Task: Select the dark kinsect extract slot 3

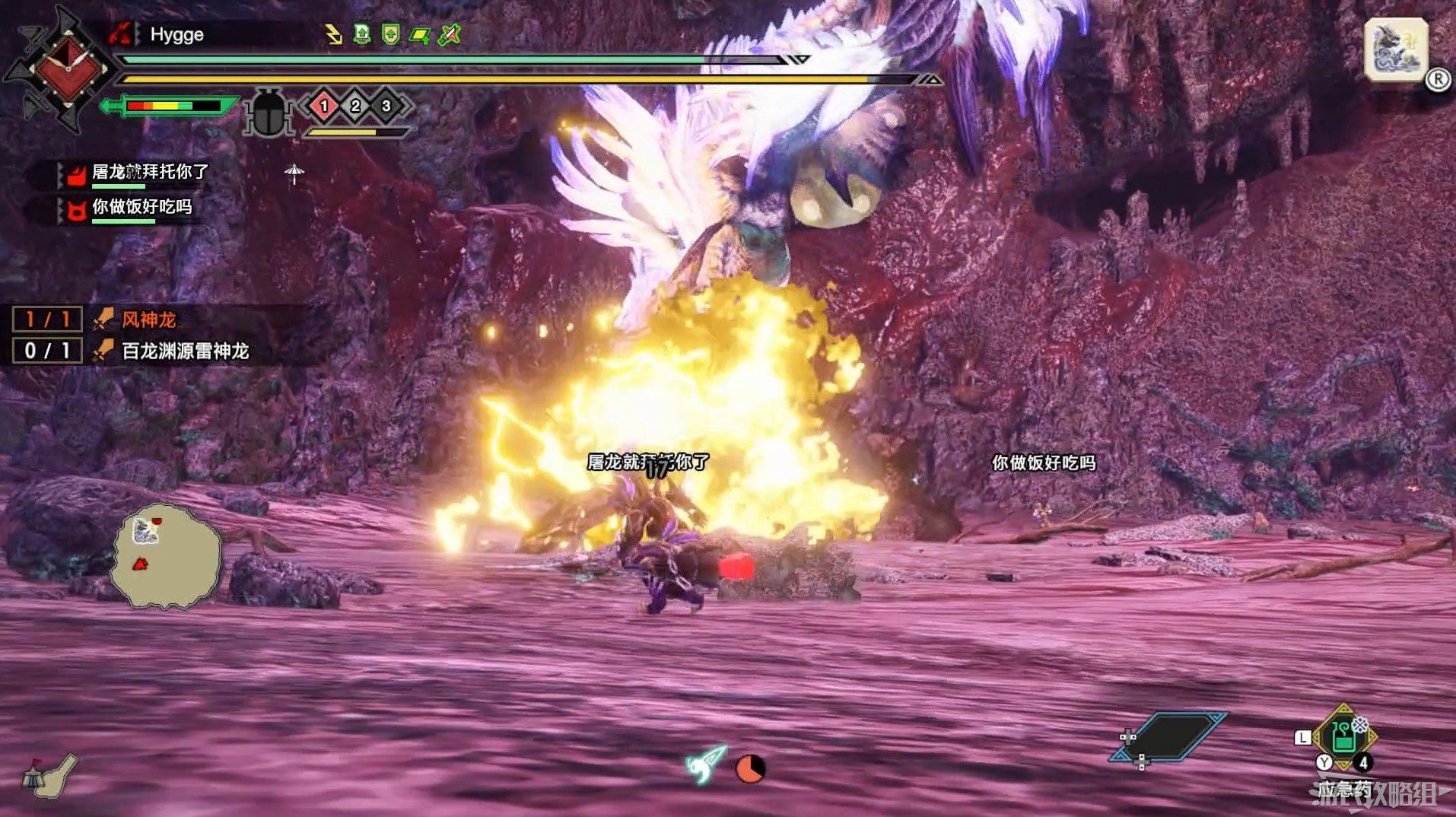Action: coord(386,106)
